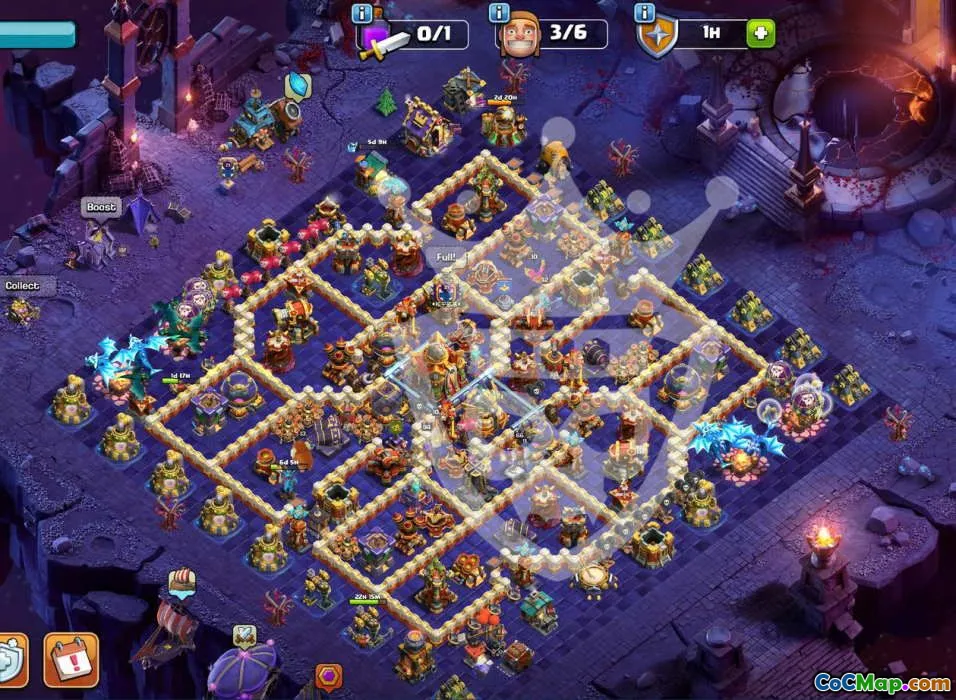Tap the purple hexagon gem marker
Image resolution: width=956 pixels, height=700 pixels.
click(329, 679)
